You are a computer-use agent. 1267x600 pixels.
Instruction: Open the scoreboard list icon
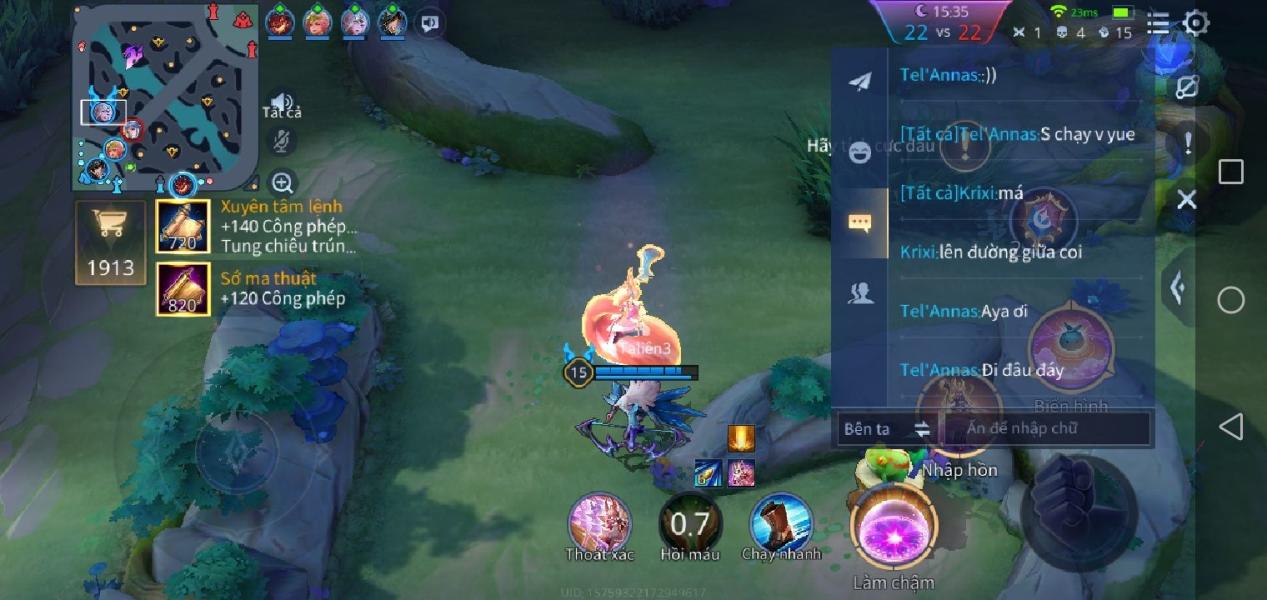pyautogui.click(x=1157, y=23)
